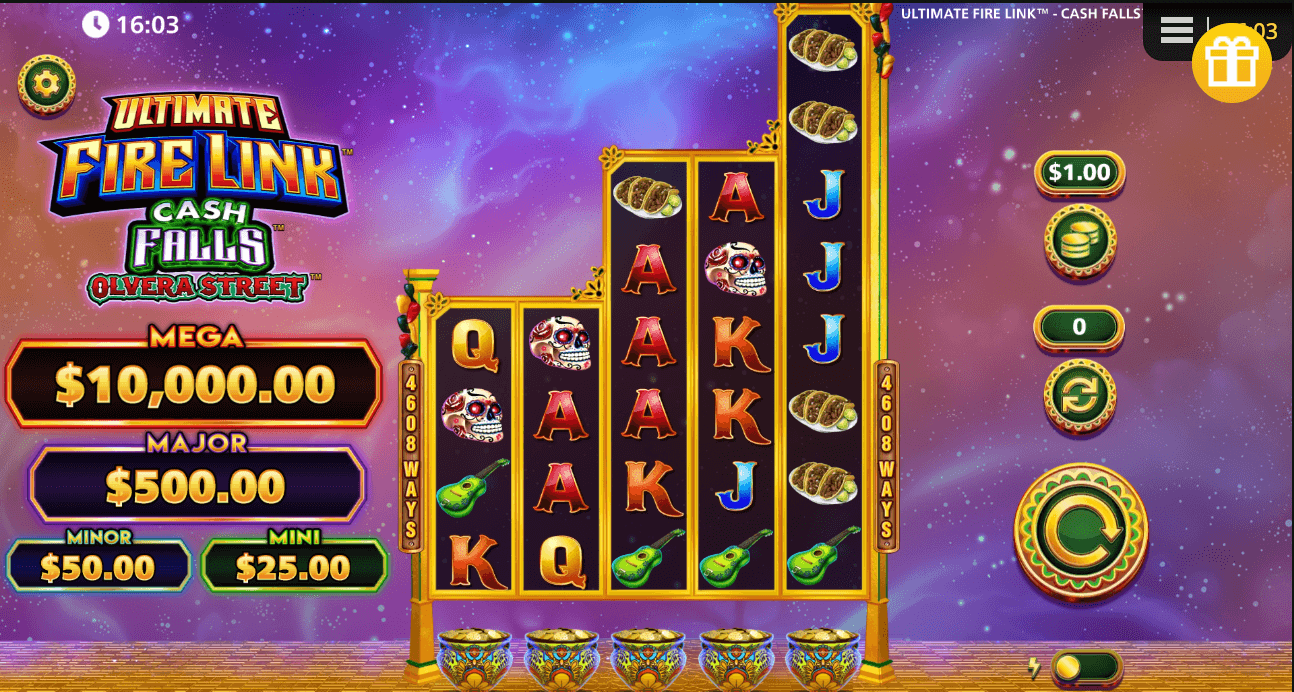
Task: Open the gear settings icon
Action: pos(46,83)
